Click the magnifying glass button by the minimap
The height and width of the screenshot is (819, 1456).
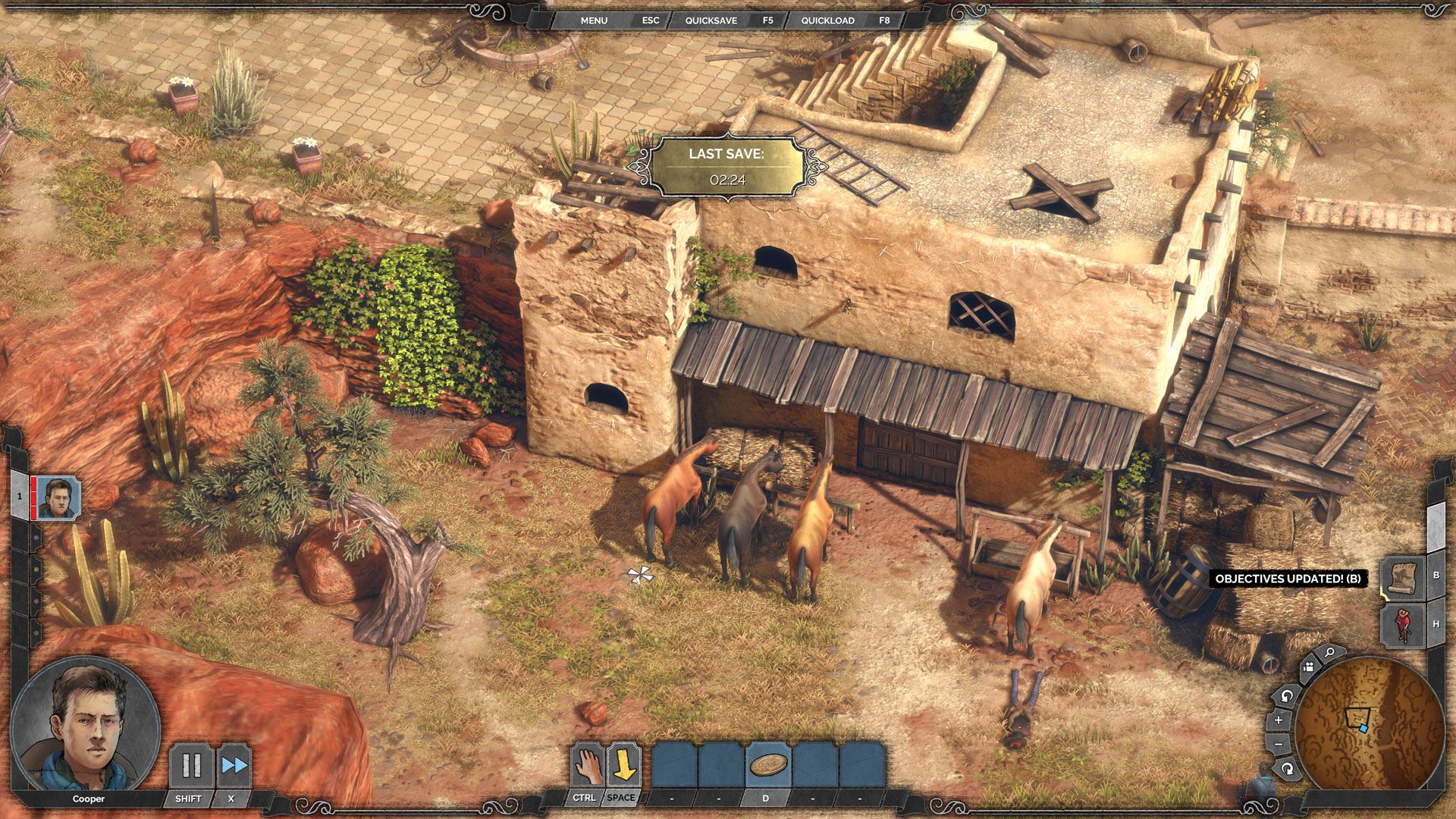[x=1329, y=652]
